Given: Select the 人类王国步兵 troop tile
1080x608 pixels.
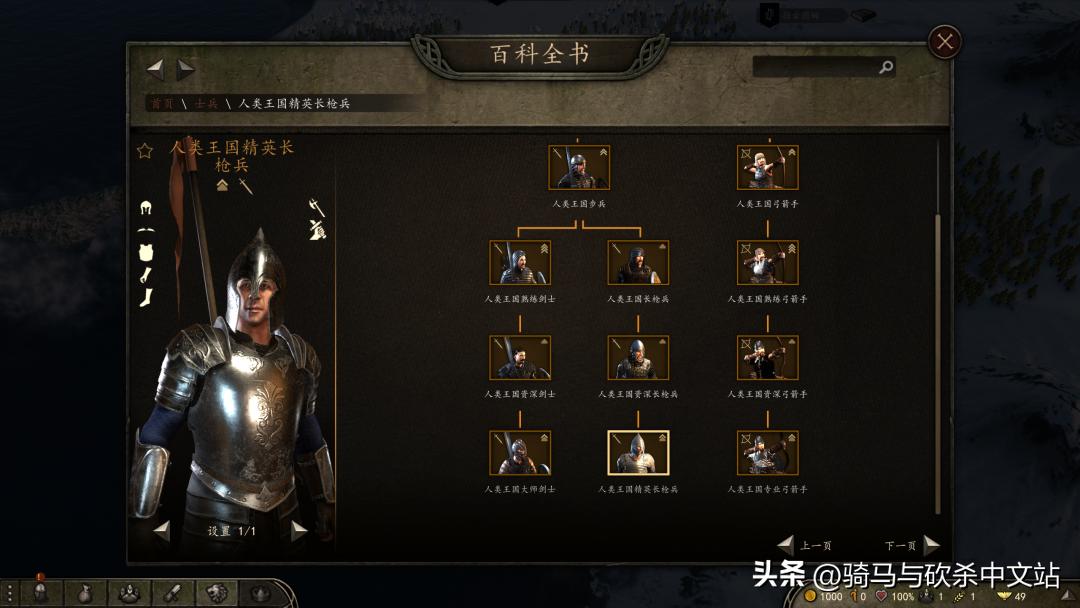Looking at the screenshot, I should click(x=579, y=167).
